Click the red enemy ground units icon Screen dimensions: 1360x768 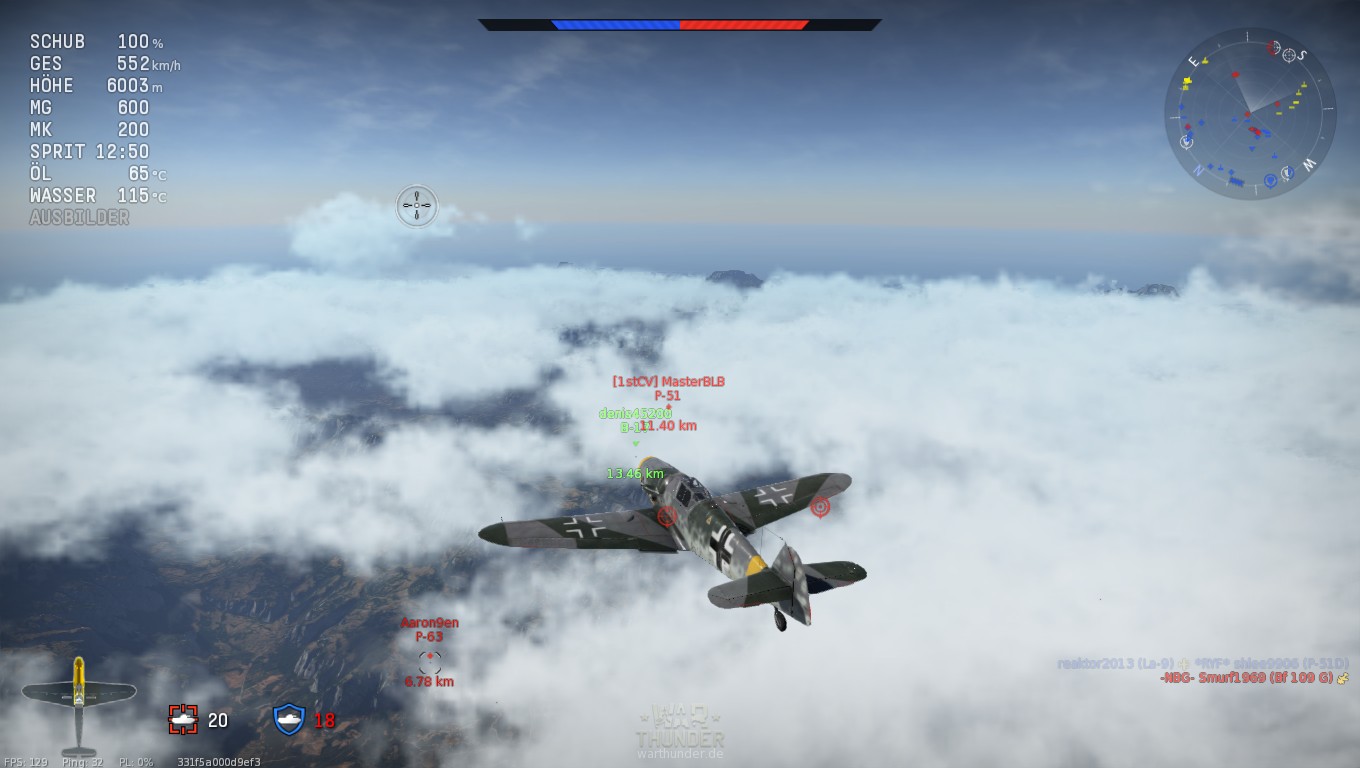tap(183, 719)
